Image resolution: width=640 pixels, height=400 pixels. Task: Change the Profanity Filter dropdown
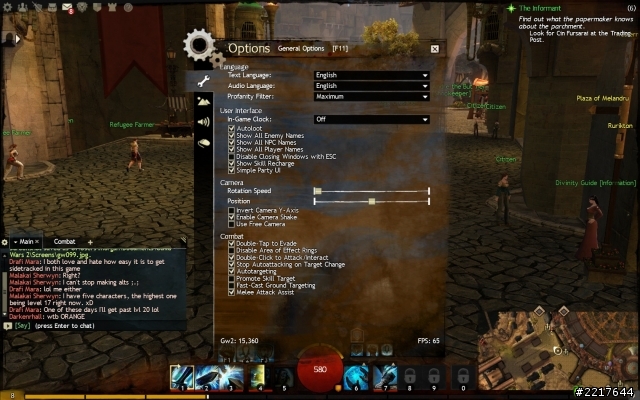[x=371, y=97]
